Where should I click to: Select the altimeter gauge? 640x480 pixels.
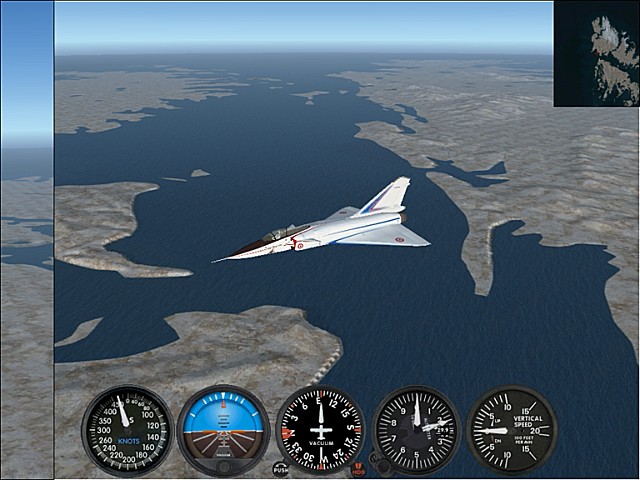point(416,430)
